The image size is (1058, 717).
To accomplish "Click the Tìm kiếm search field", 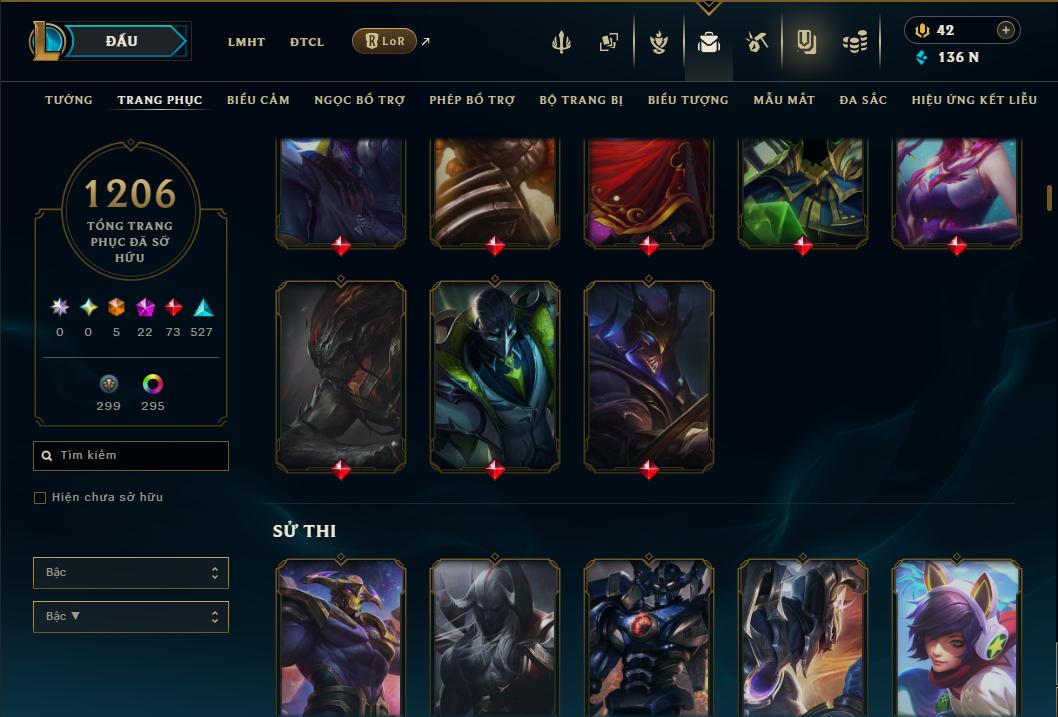I will tap(131, 456).
